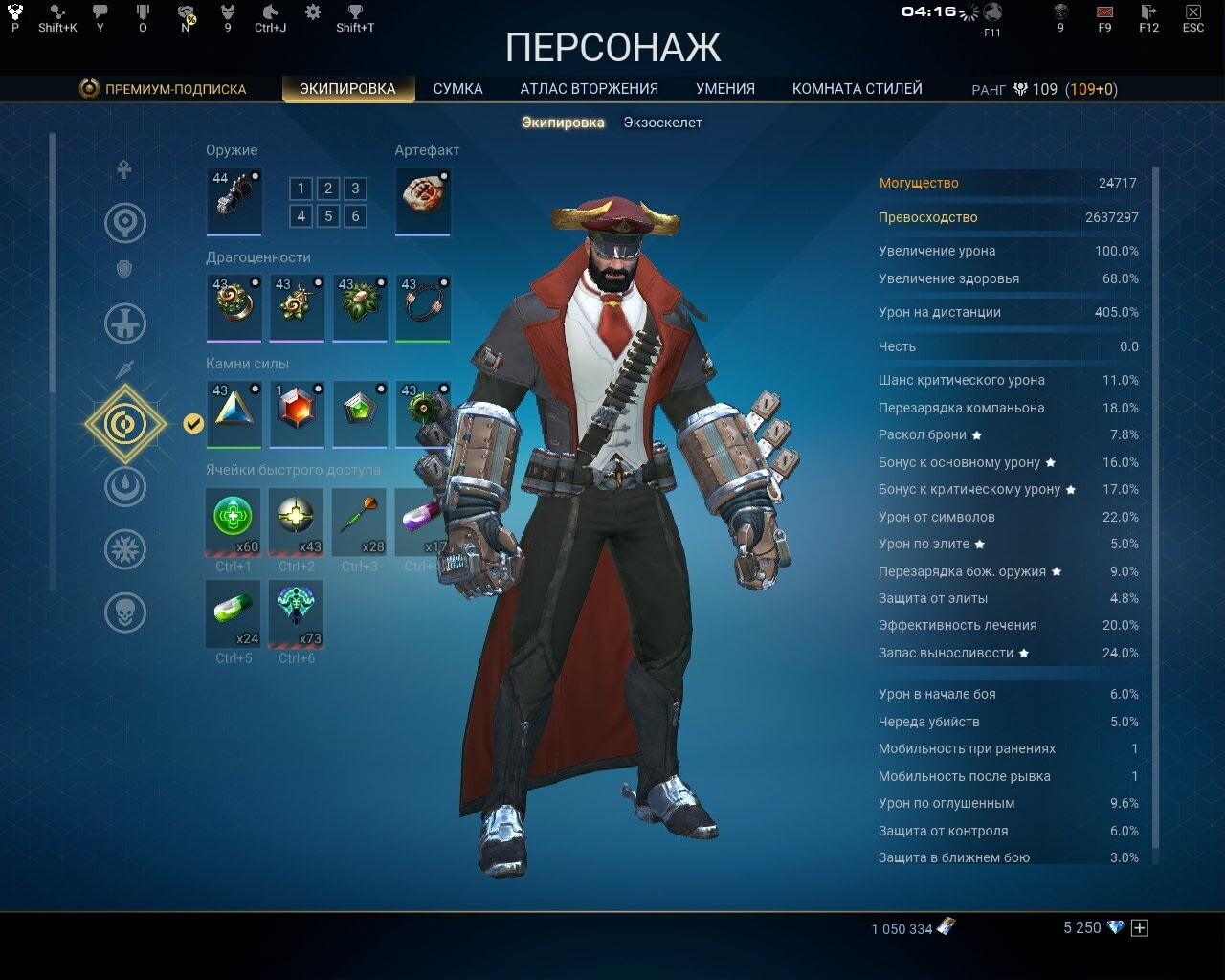Go to the Умения tab
Image resolution: width=1225 pixels, height=980 pixels.
[x=724, y=89]
